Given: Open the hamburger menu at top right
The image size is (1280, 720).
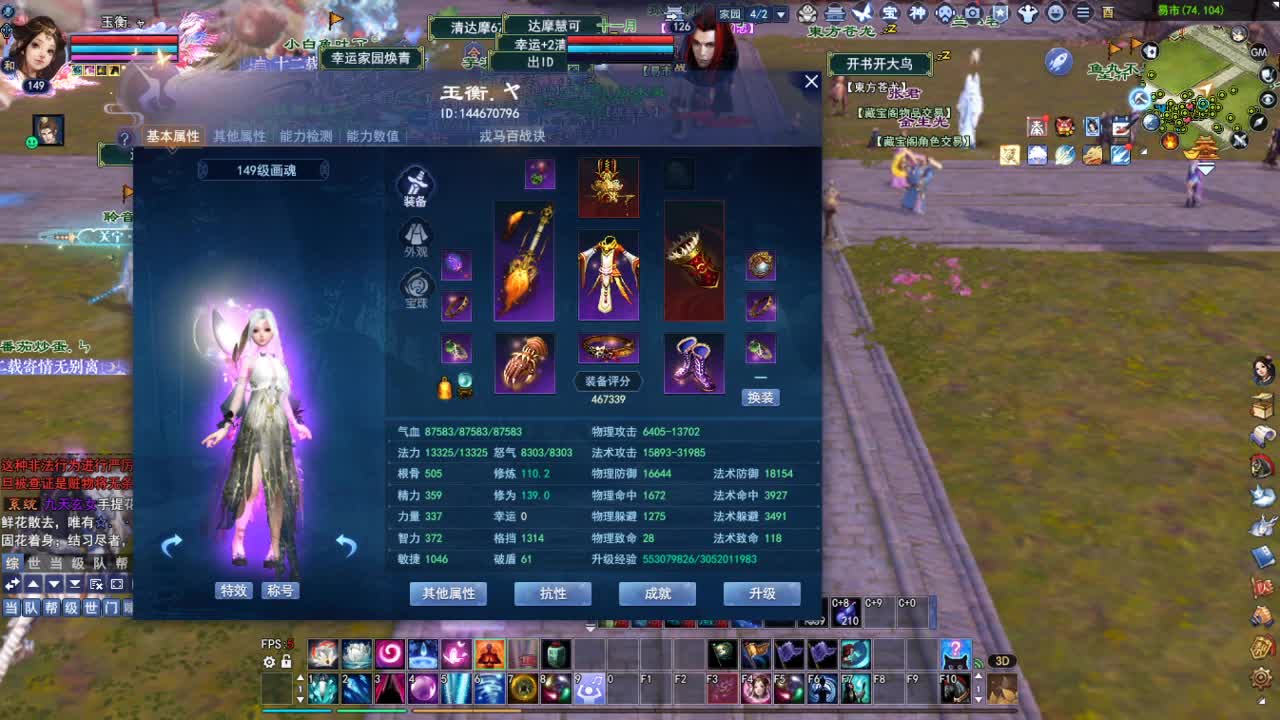Looking at the screenshot, I should 1082,13.
